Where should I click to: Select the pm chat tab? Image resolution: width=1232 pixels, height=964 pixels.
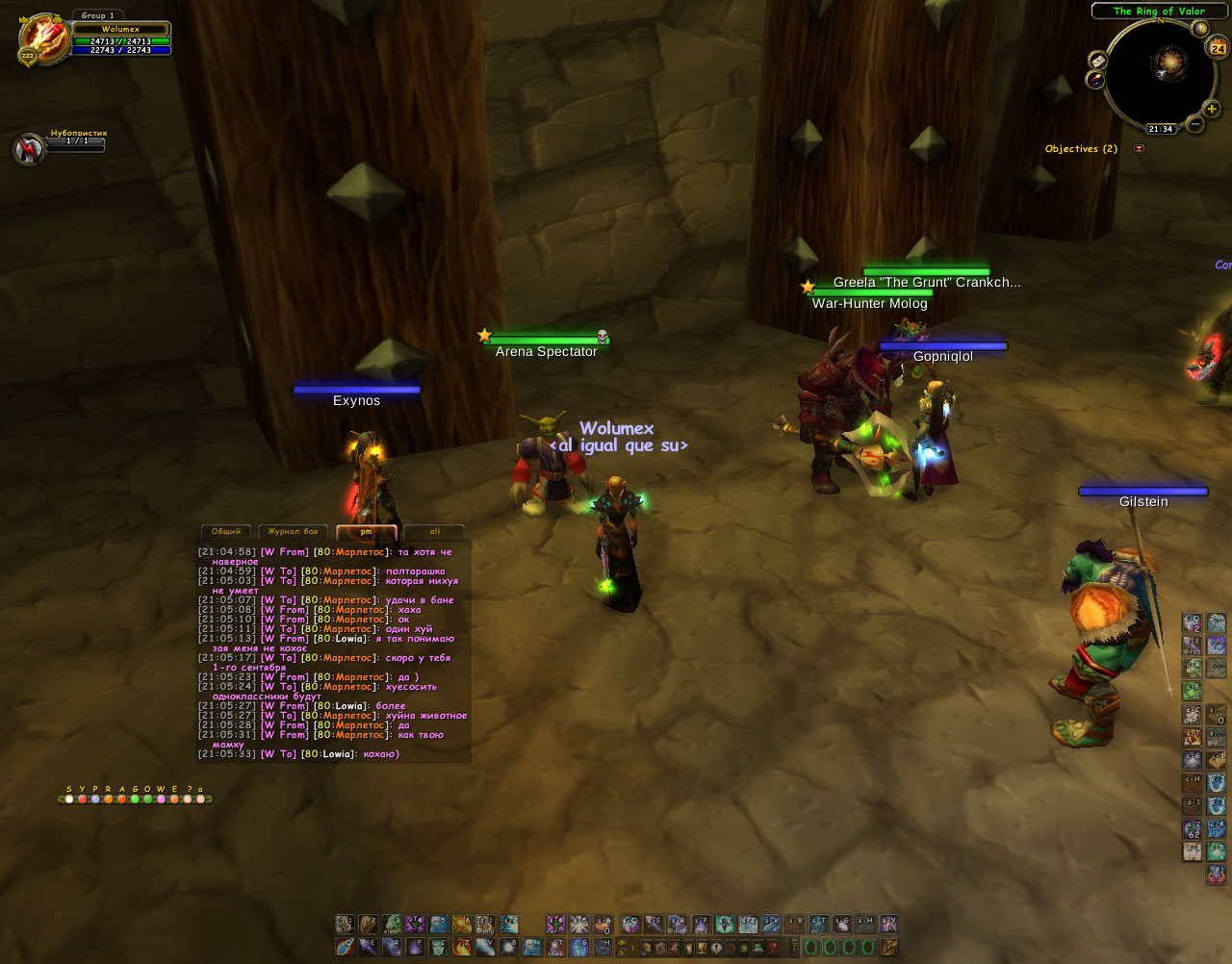tap(366, 532)
